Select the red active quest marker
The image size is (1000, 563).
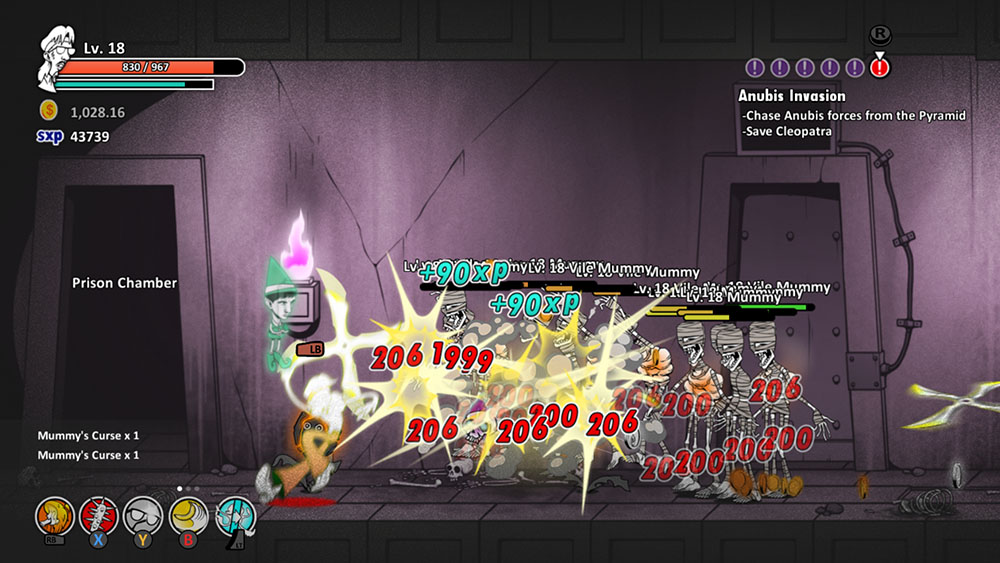tap(879, 68)
